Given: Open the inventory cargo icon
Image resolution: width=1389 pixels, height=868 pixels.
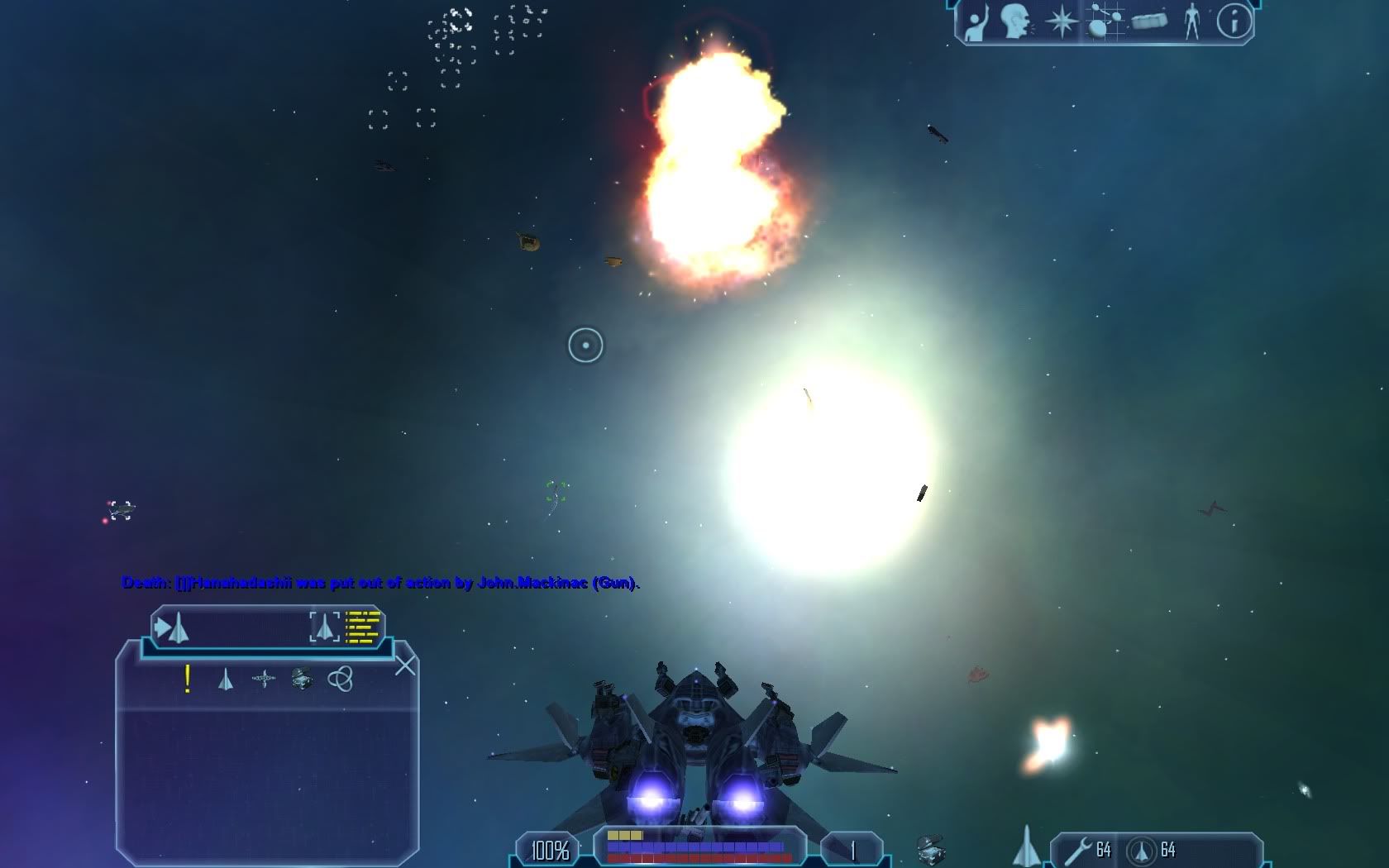Looking at the screenshot, I should coord(1149,21).
